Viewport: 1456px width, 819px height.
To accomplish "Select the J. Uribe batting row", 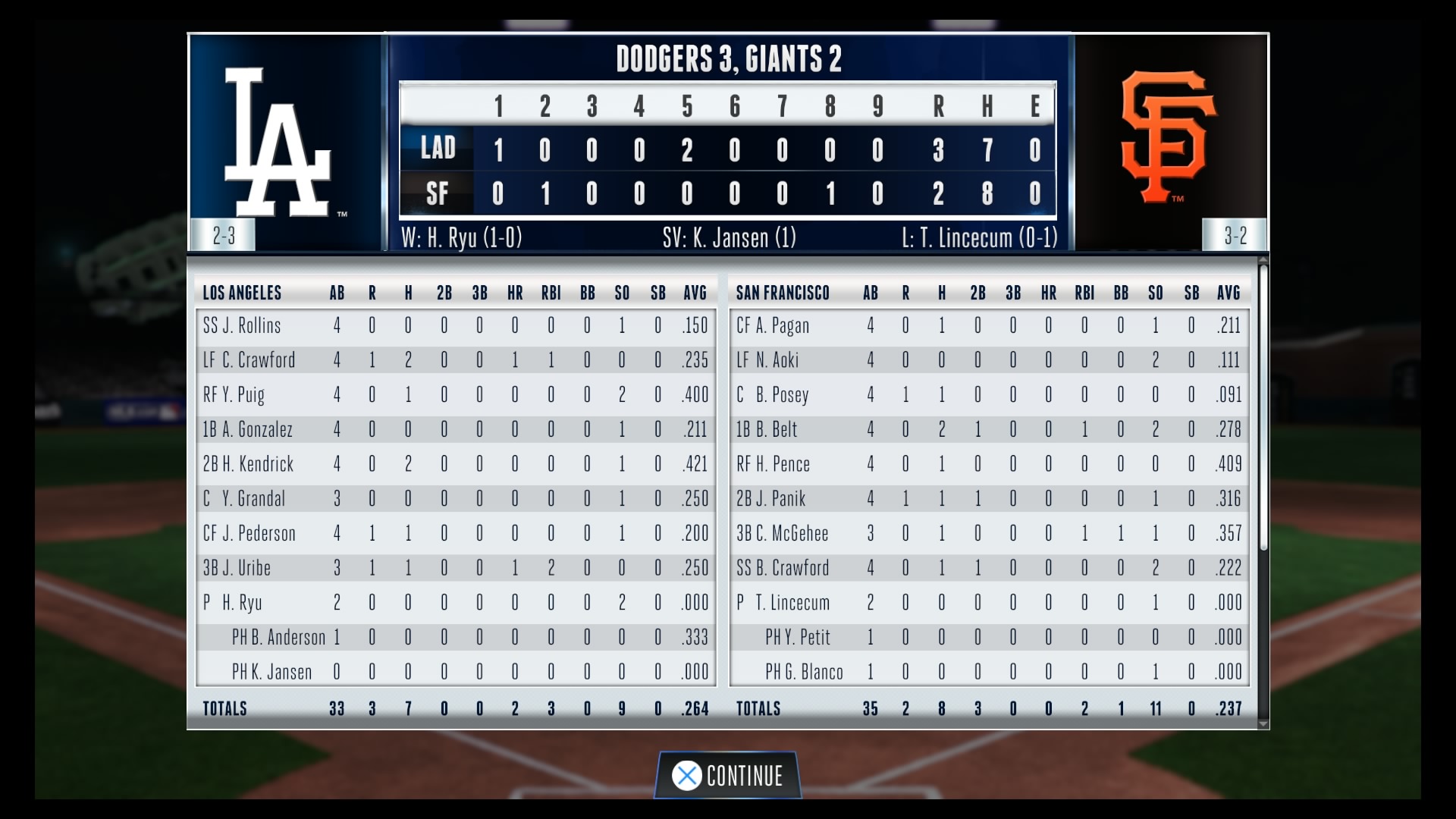I will 455,568.
